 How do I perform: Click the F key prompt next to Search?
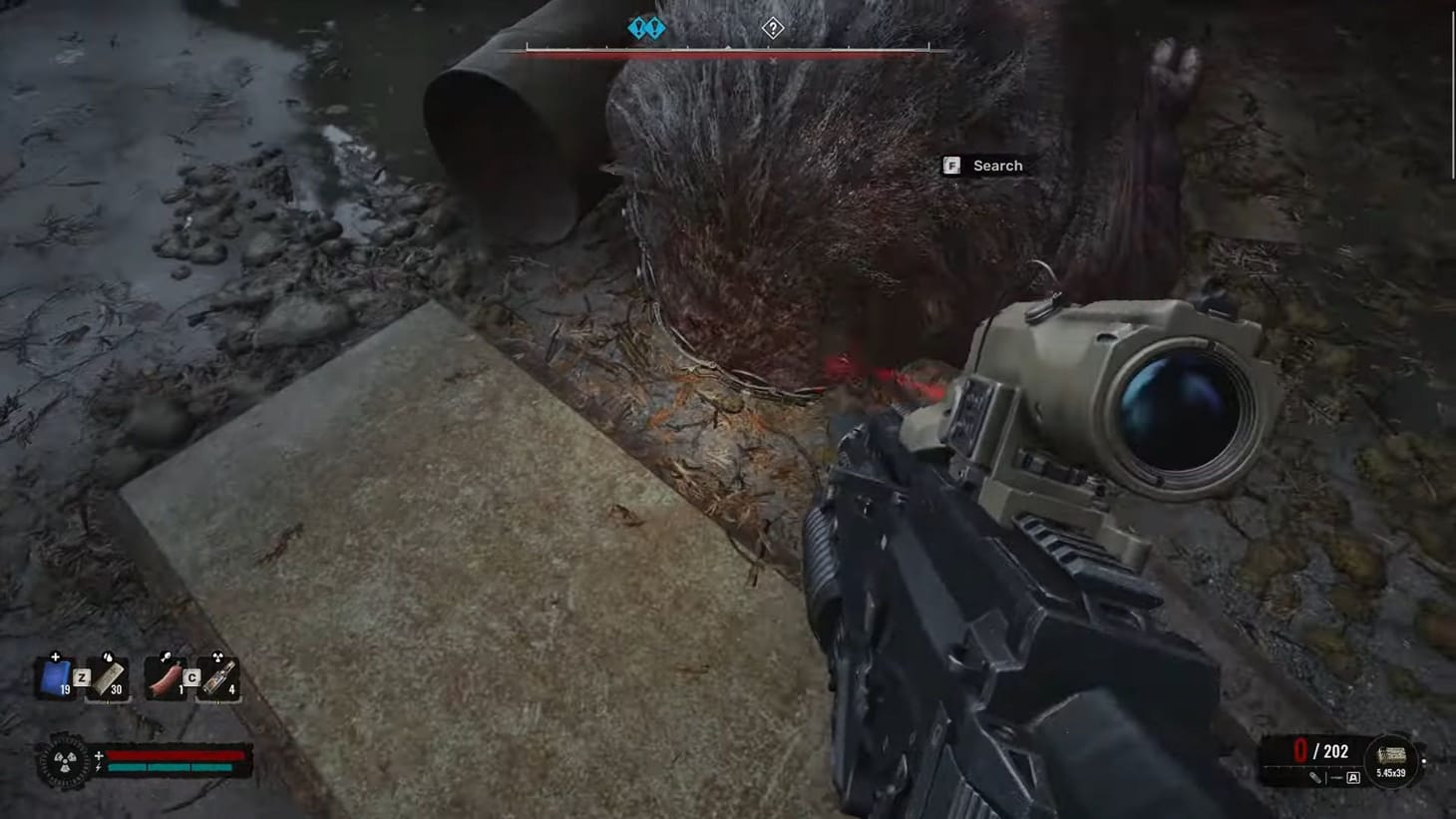click(953, 166)
